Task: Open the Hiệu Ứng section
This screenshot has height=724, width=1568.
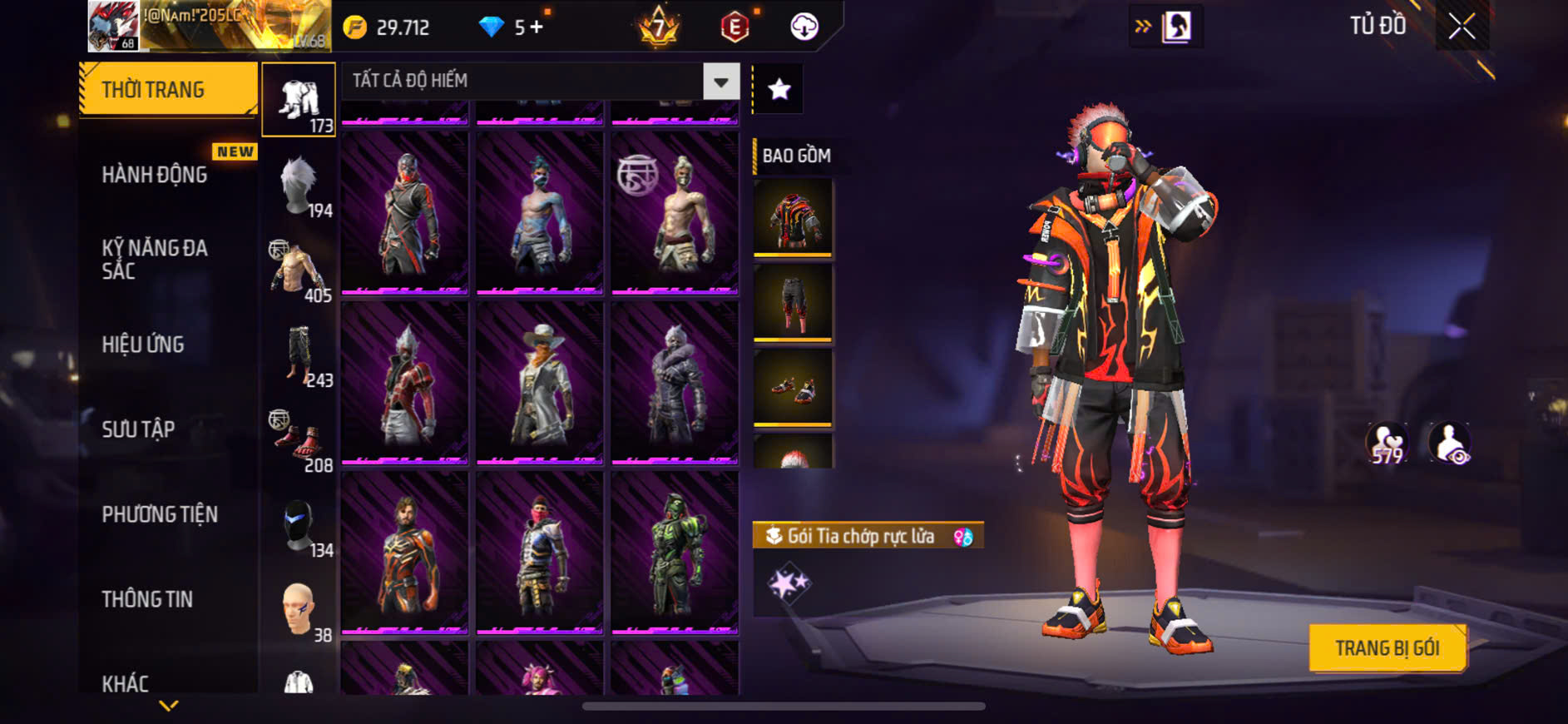Action: pyautogui.click(x=143, y=345)
